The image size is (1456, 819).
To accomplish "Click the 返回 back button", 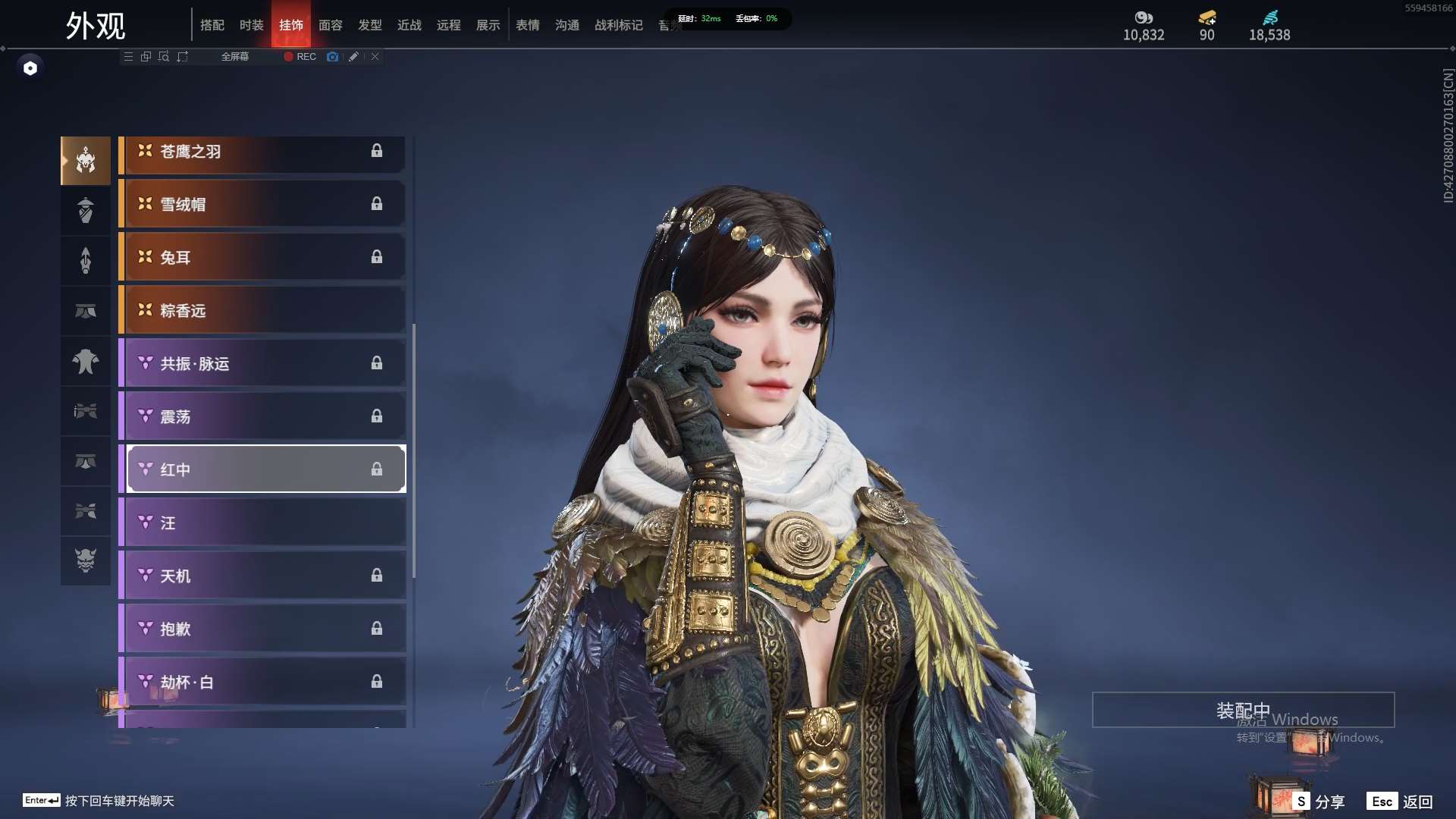I will [x=1400, y=802].
